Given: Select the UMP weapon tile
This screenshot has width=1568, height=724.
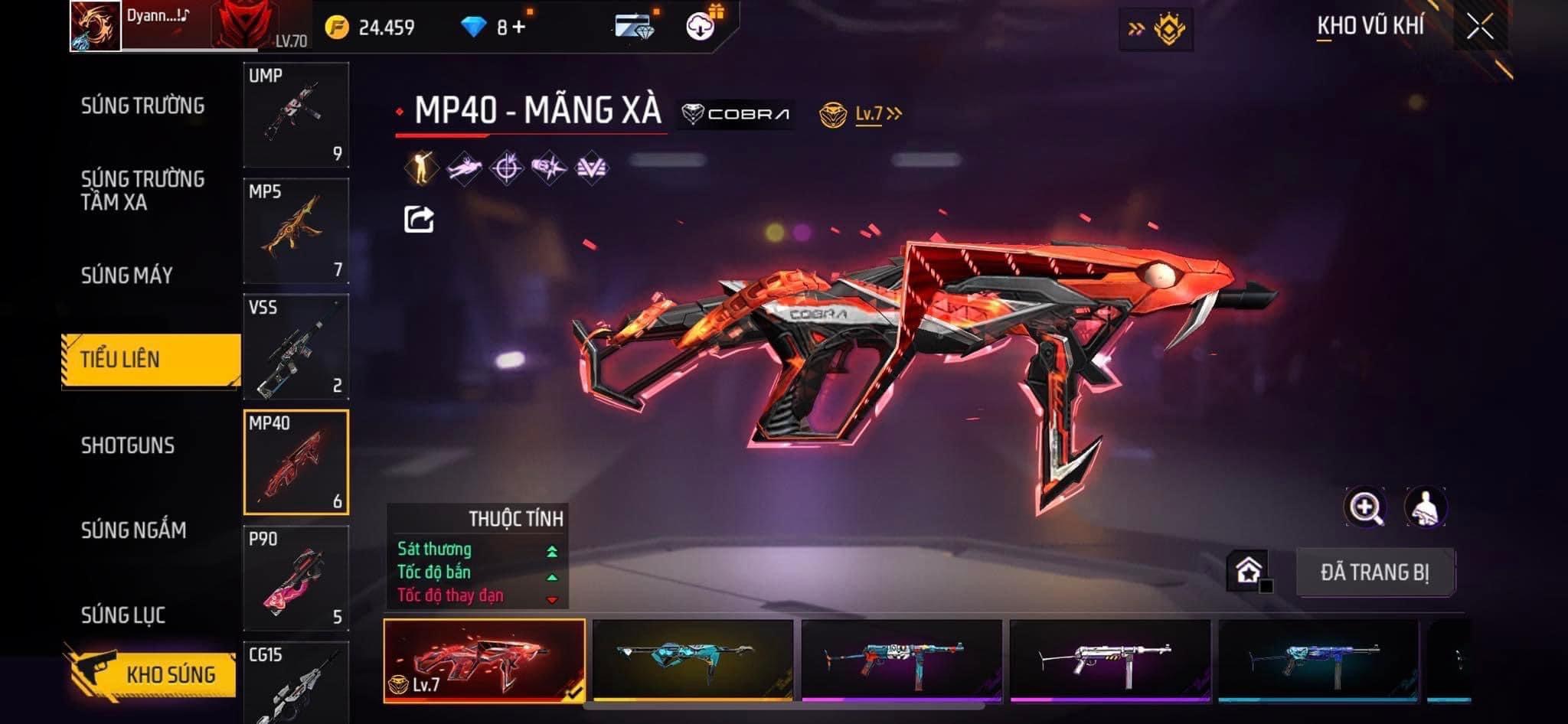Looking at the screenshot, I should click(x=296, y=115).
